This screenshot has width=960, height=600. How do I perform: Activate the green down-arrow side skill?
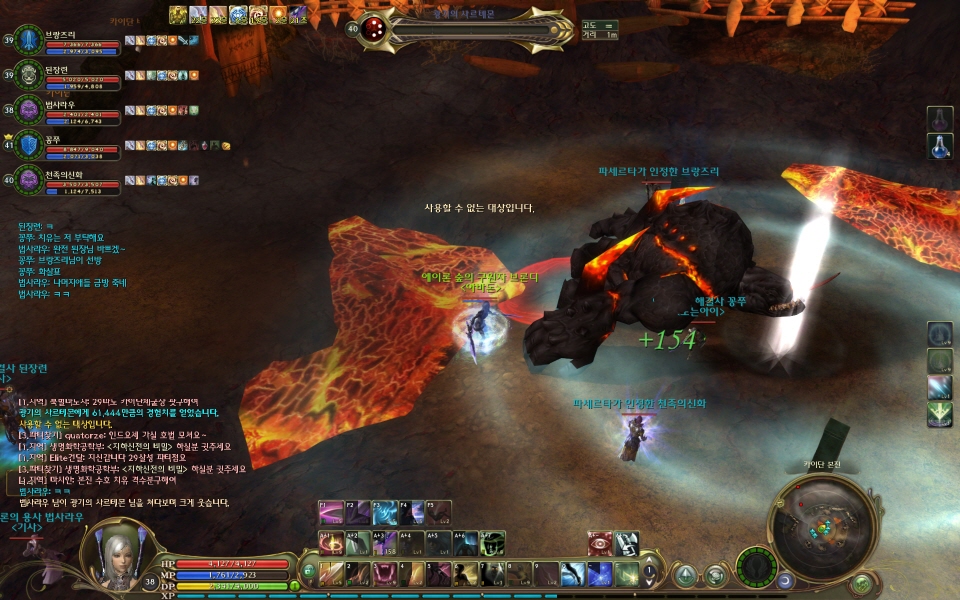click(939, 414)
